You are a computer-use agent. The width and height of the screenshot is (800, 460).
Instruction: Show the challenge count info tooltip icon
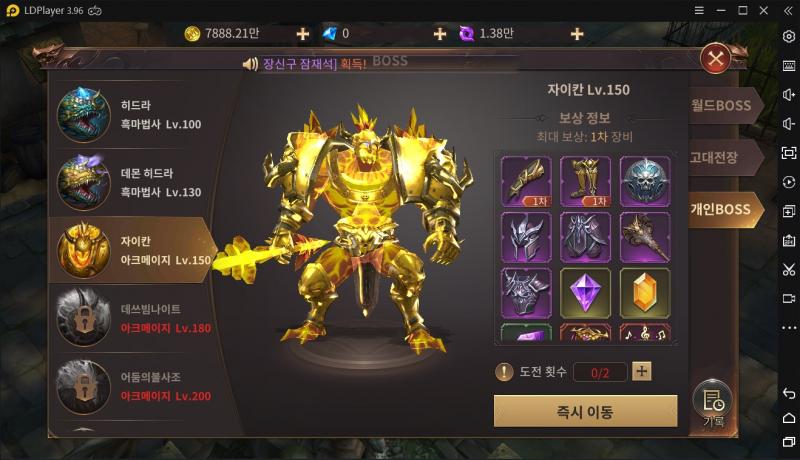pos(505,372)
